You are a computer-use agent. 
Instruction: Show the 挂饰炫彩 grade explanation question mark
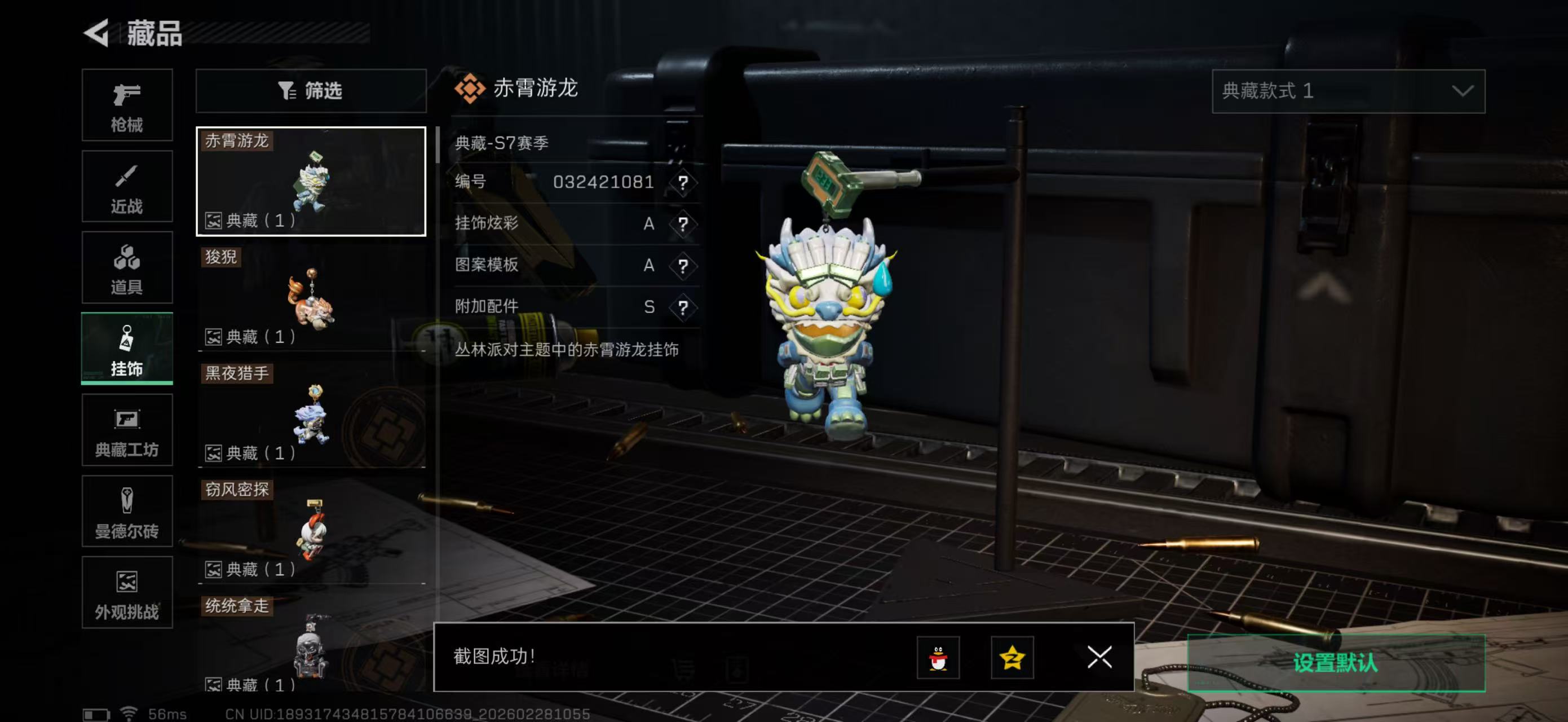click(x=684, y=224)
